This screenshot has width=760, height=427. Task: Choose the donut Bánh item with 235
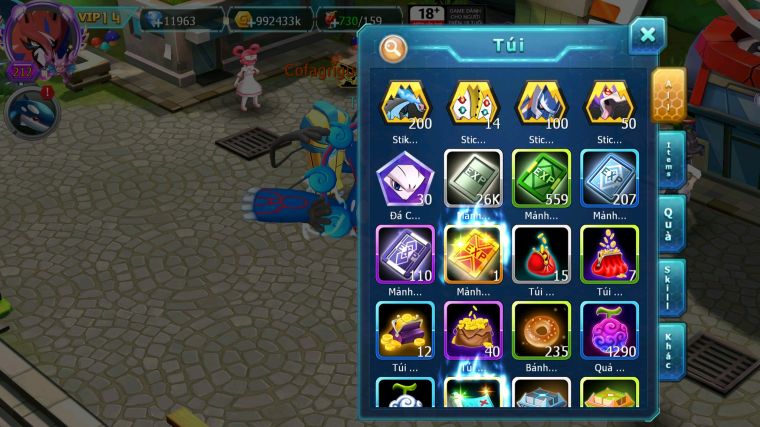541,330
